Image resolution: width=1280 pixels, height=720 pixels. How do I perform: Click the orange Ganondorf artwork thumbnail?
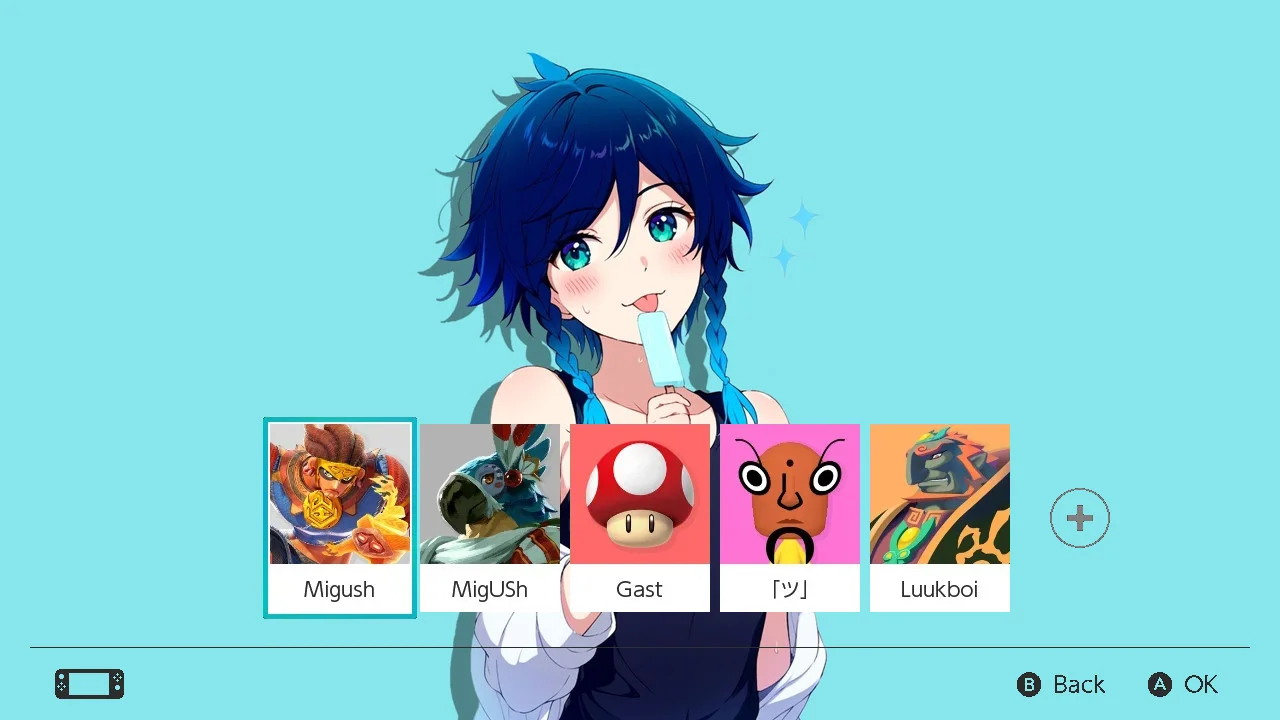[x=940, y=494]
